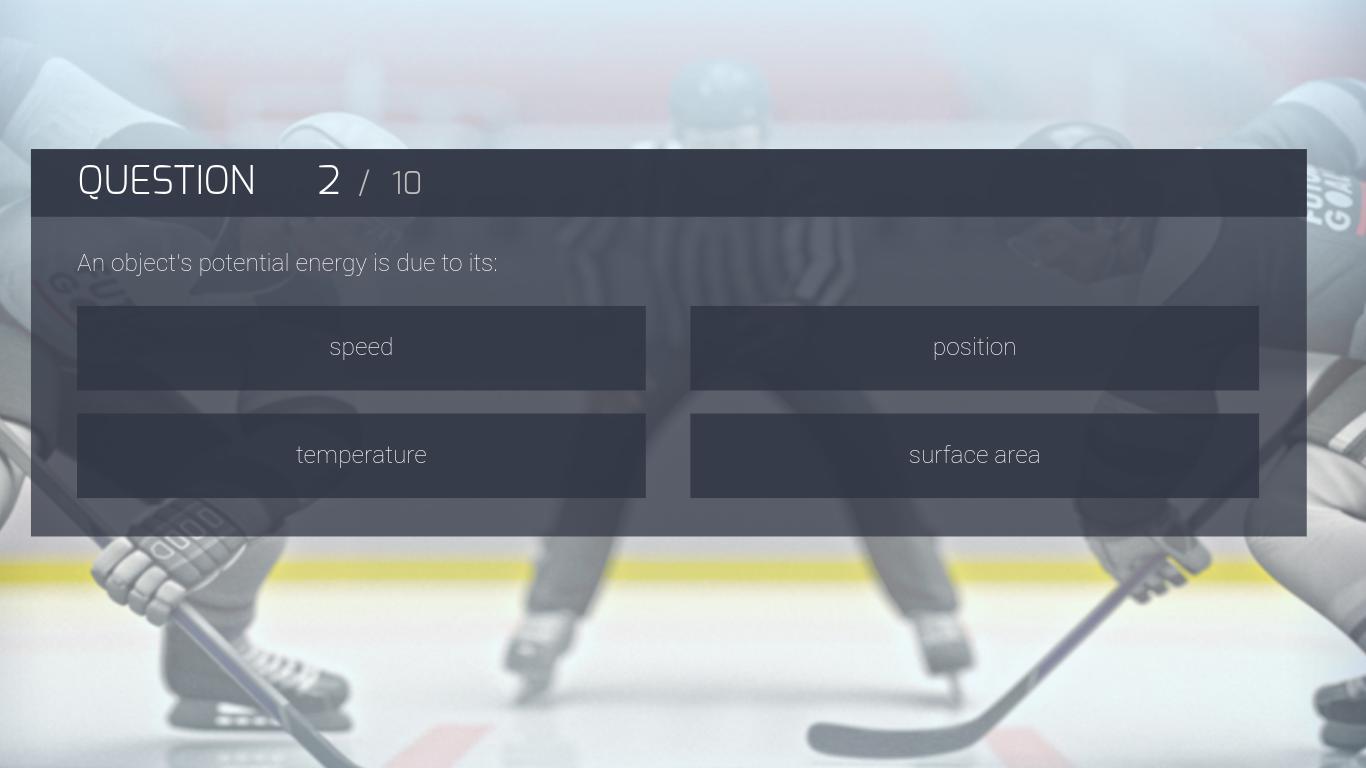Pick the "temperature" answer option
This screenshot has height=768, width=1366.
coord(361,456)
